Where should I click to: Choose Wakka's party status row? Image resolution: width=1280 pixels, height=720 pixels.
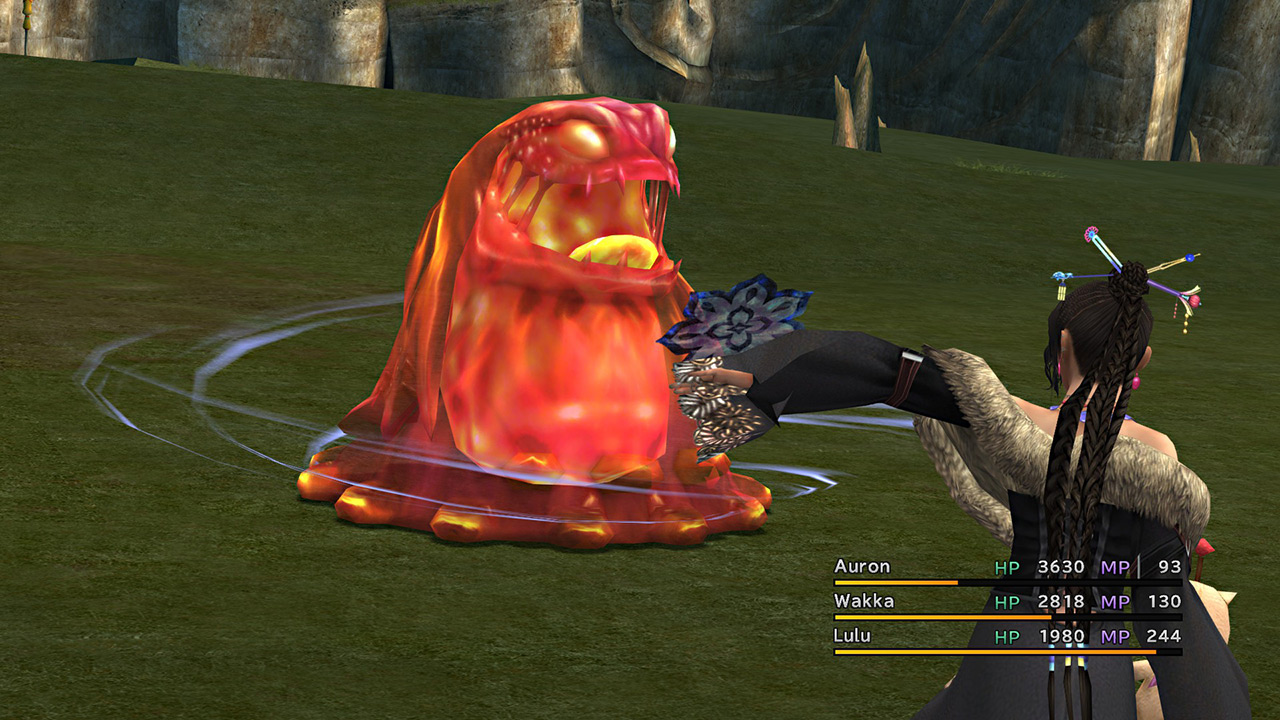[1007, 602]
